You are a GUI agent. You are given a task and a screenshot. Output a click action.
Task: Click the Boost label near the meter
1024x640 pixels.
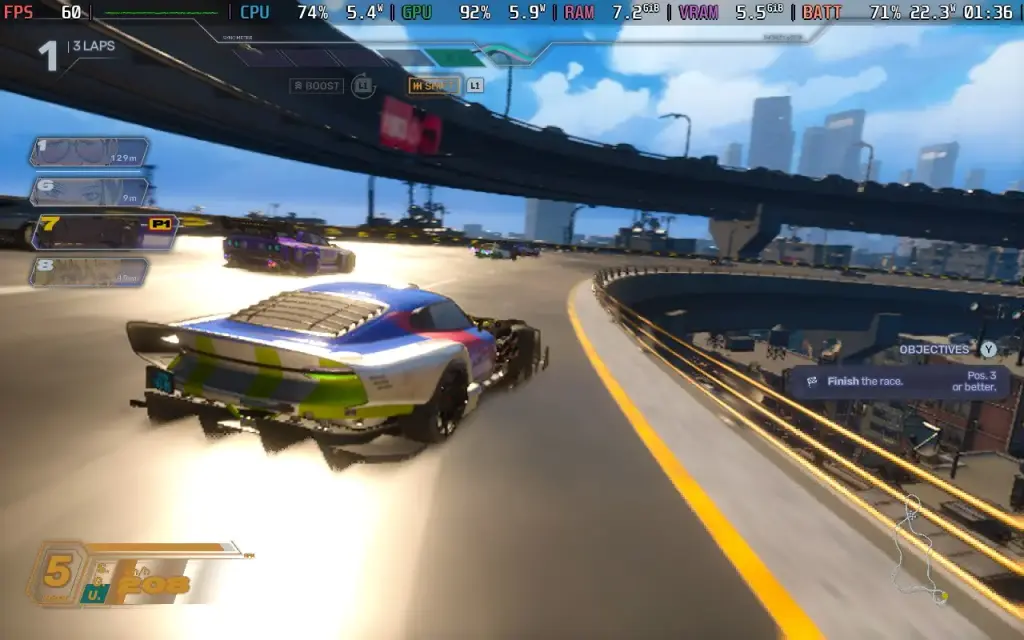[x=316, y=86]
